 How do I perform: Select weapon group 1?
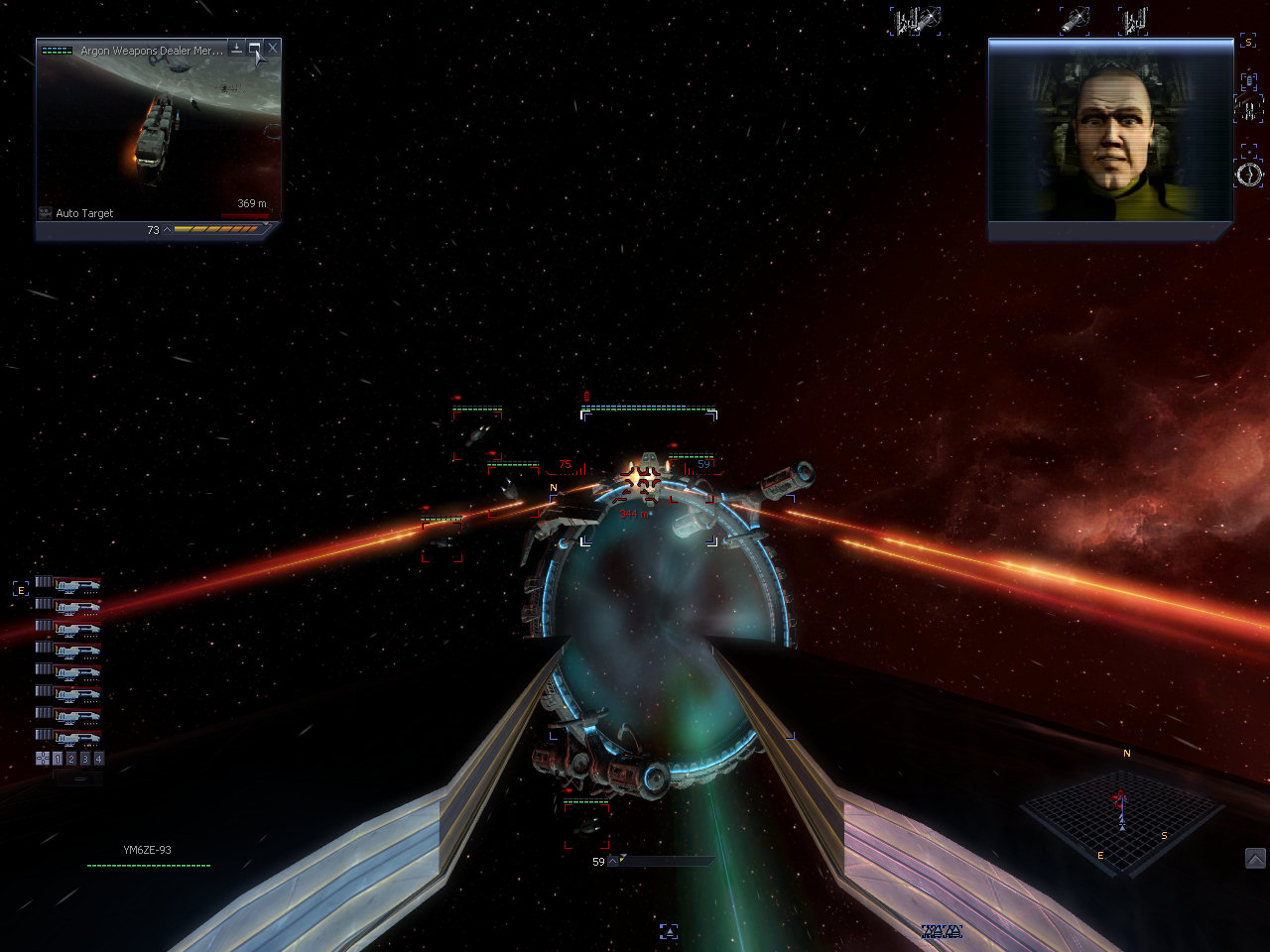tap(58, 759)
